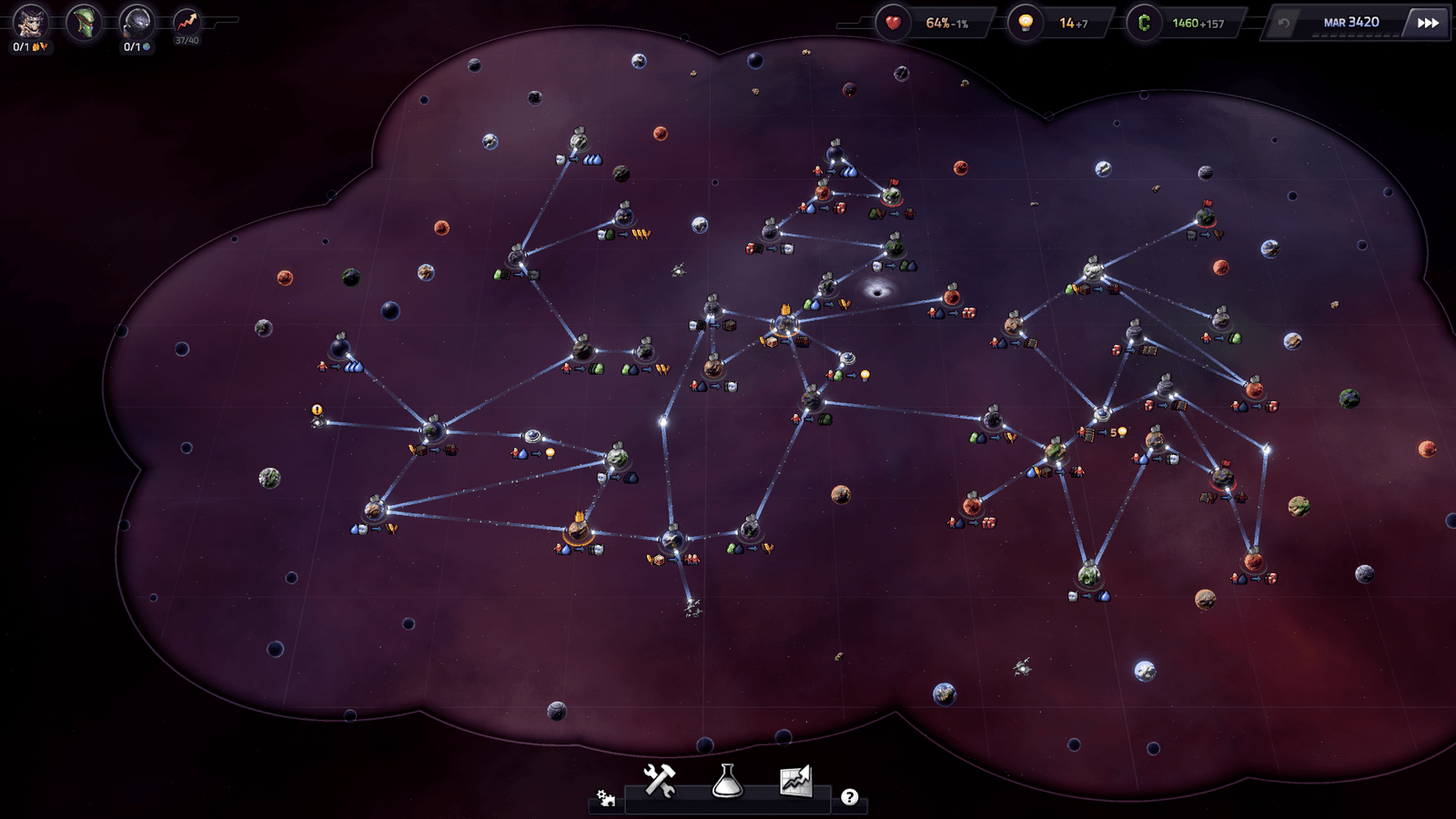Screen dimensions: 1456x819
Task: Select the green alien council member portrait
Action: click(x=85, y=22)
